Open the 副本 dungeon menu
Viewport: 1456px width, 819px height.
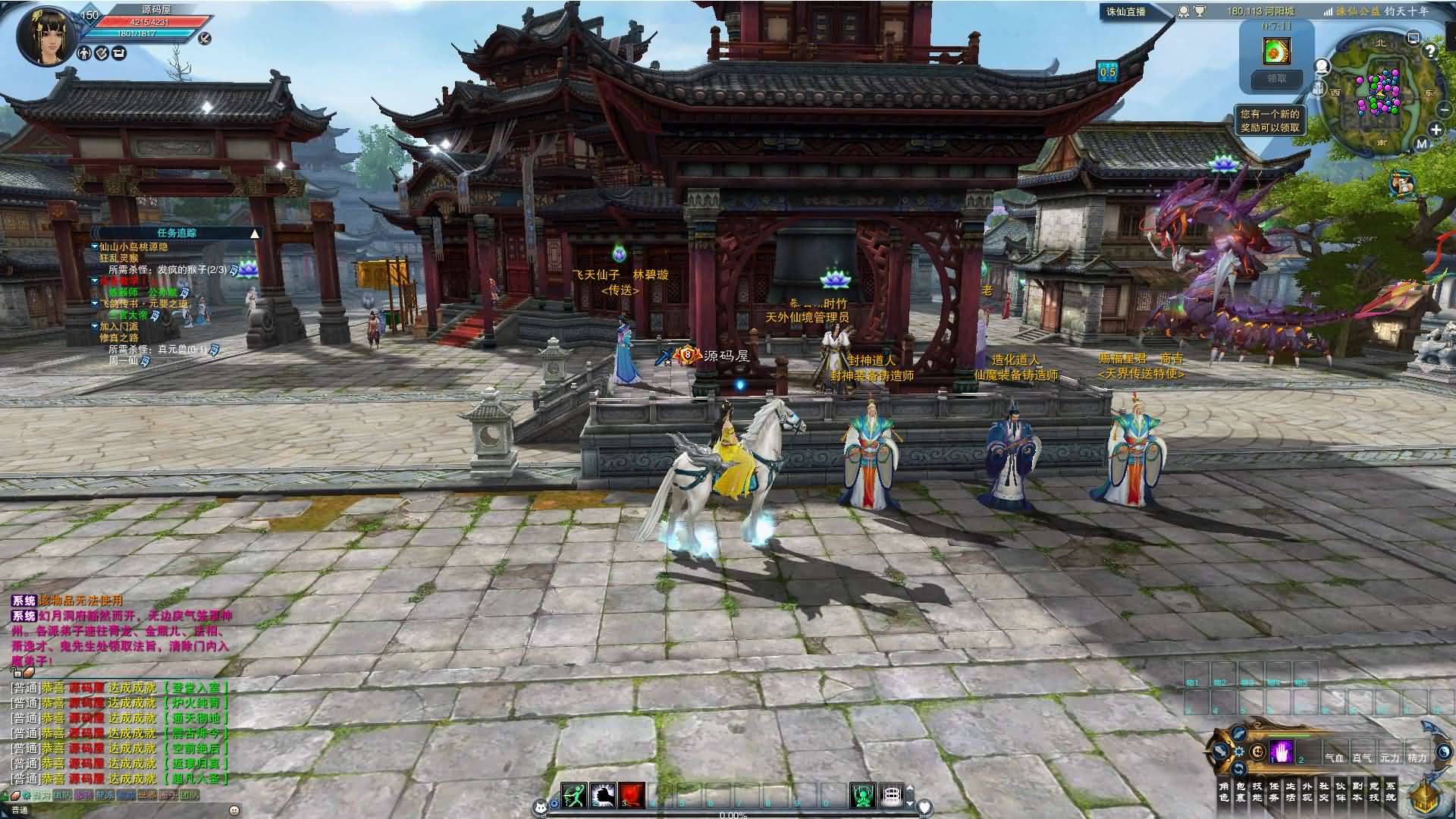1357,792
